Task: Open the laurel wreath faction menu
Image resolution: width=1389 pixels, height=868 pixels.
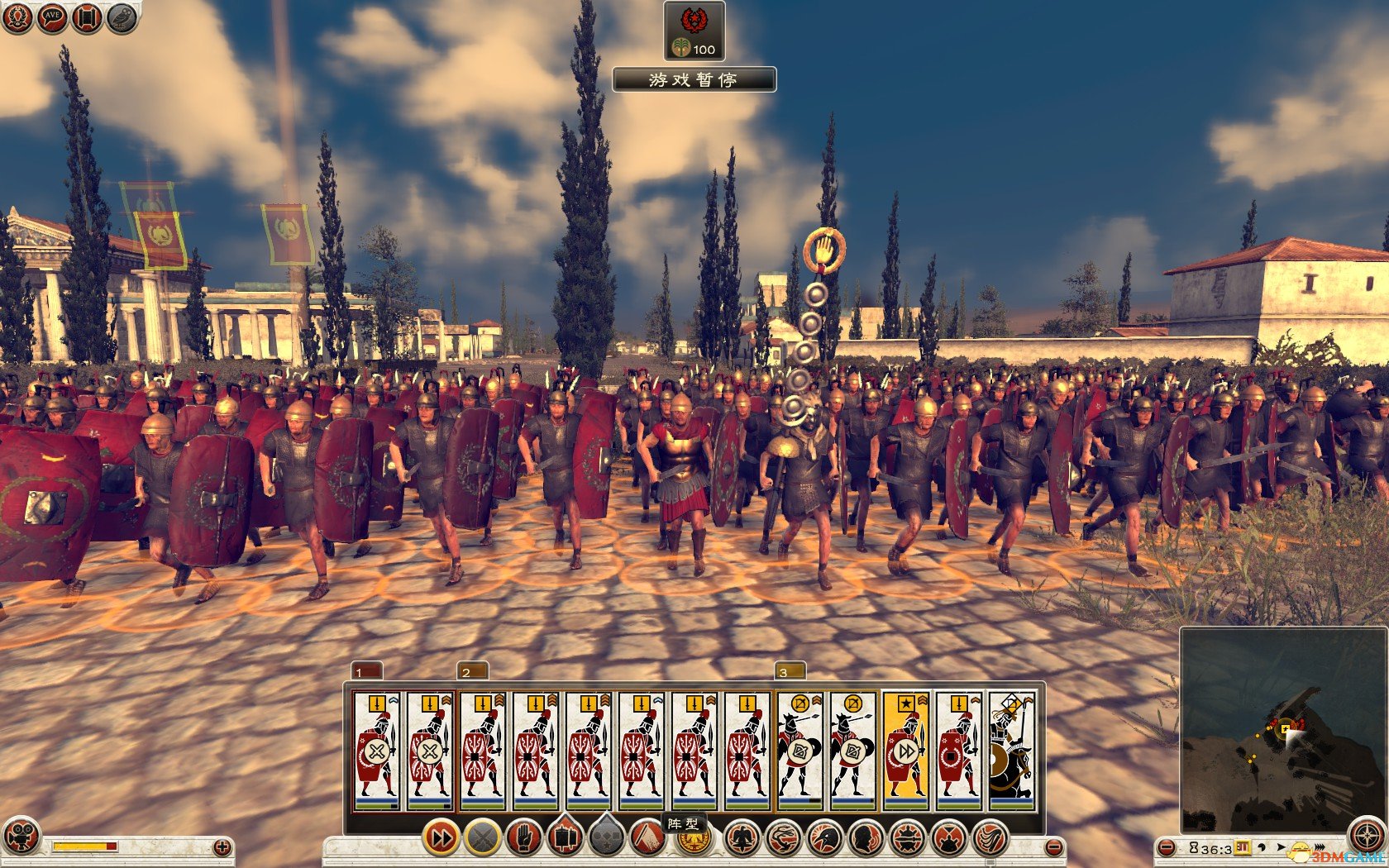Action: pos(18,18)
